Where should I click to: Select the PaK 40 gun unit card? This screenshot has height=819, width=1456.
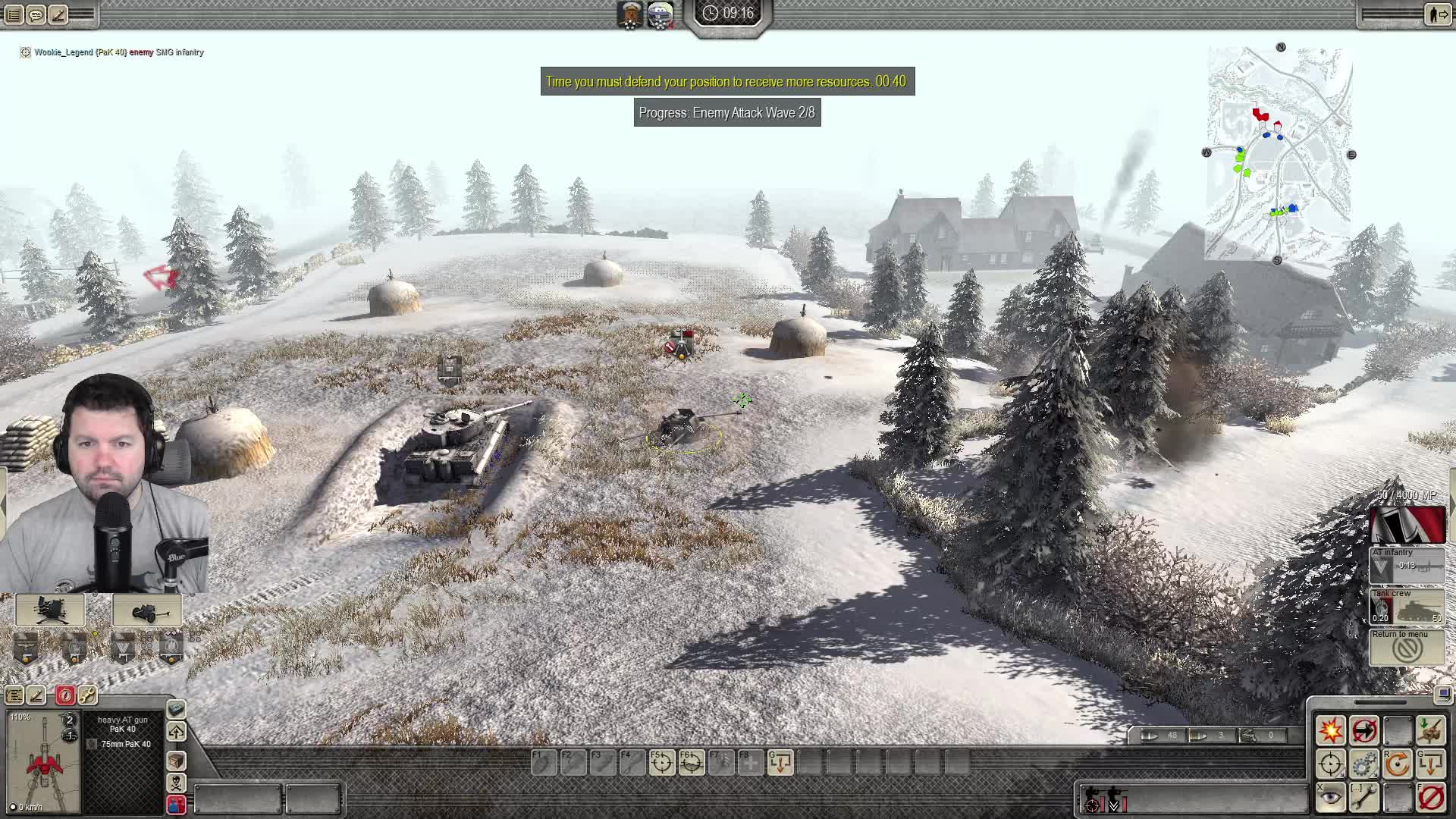[x=146, y=610]
